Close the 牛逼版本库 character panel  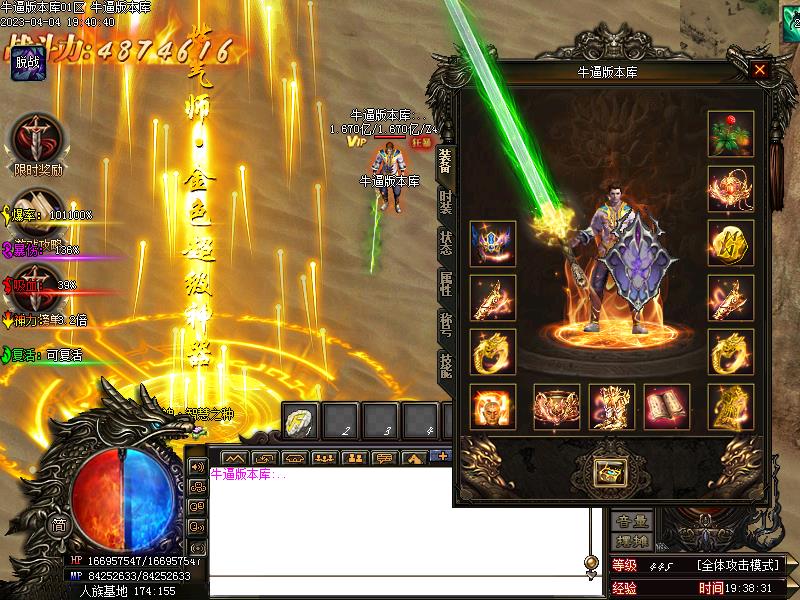pyautogui.click(x=760, y=70)
